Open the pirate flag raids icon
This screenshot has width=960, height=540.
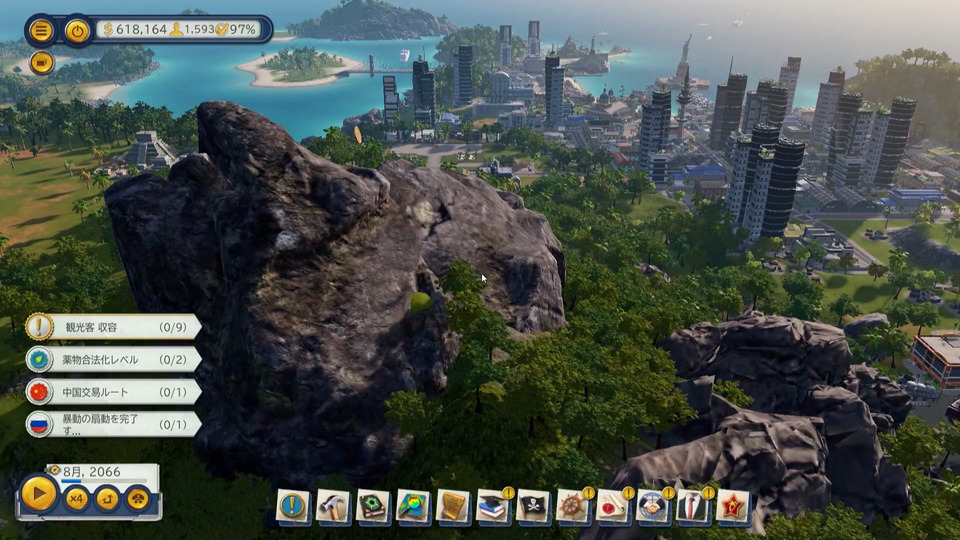pyautogui.click(x=533, y=506)
